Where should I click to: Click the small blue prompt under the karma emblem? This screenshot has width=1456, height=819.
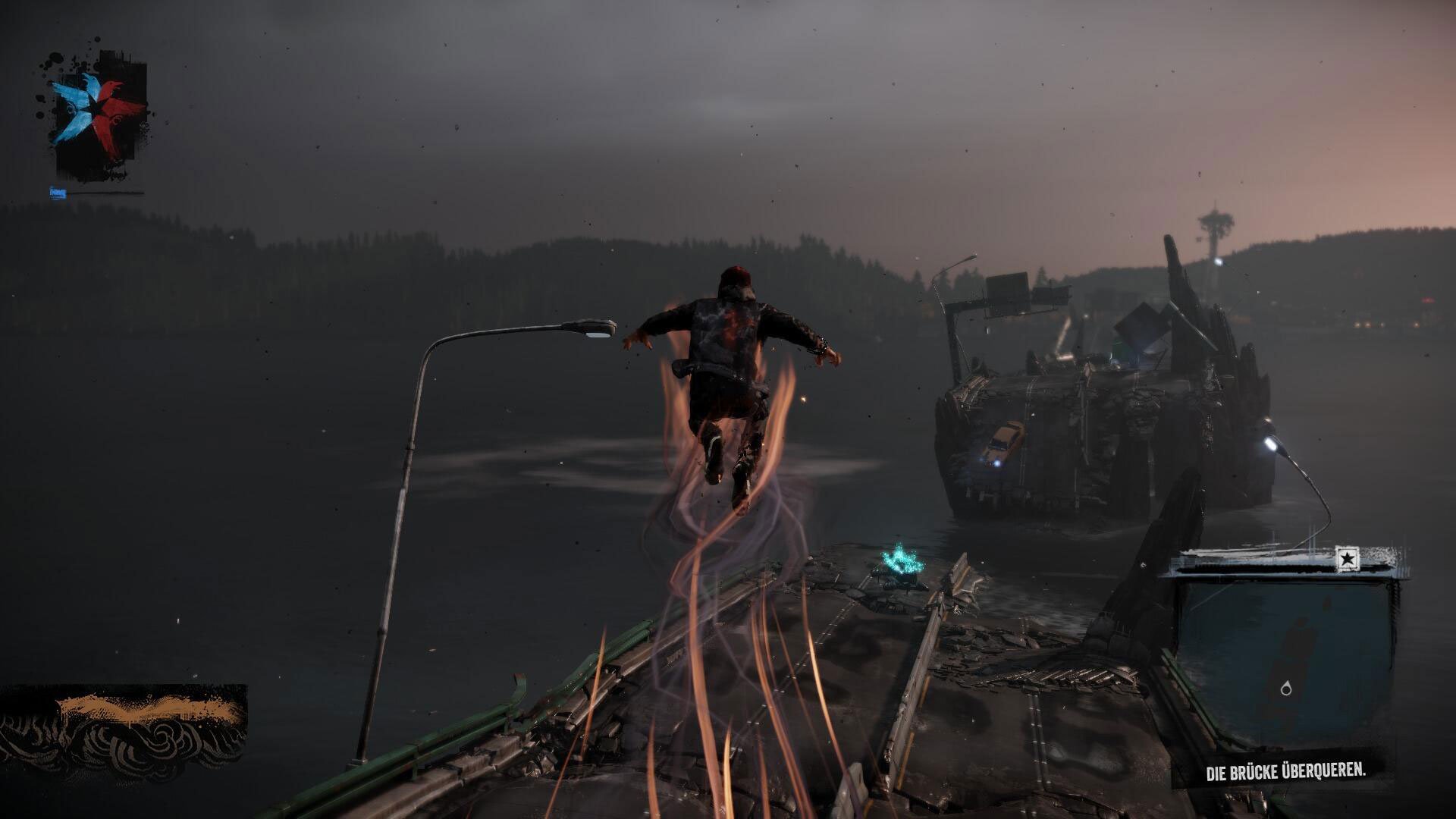coord(58,192)
